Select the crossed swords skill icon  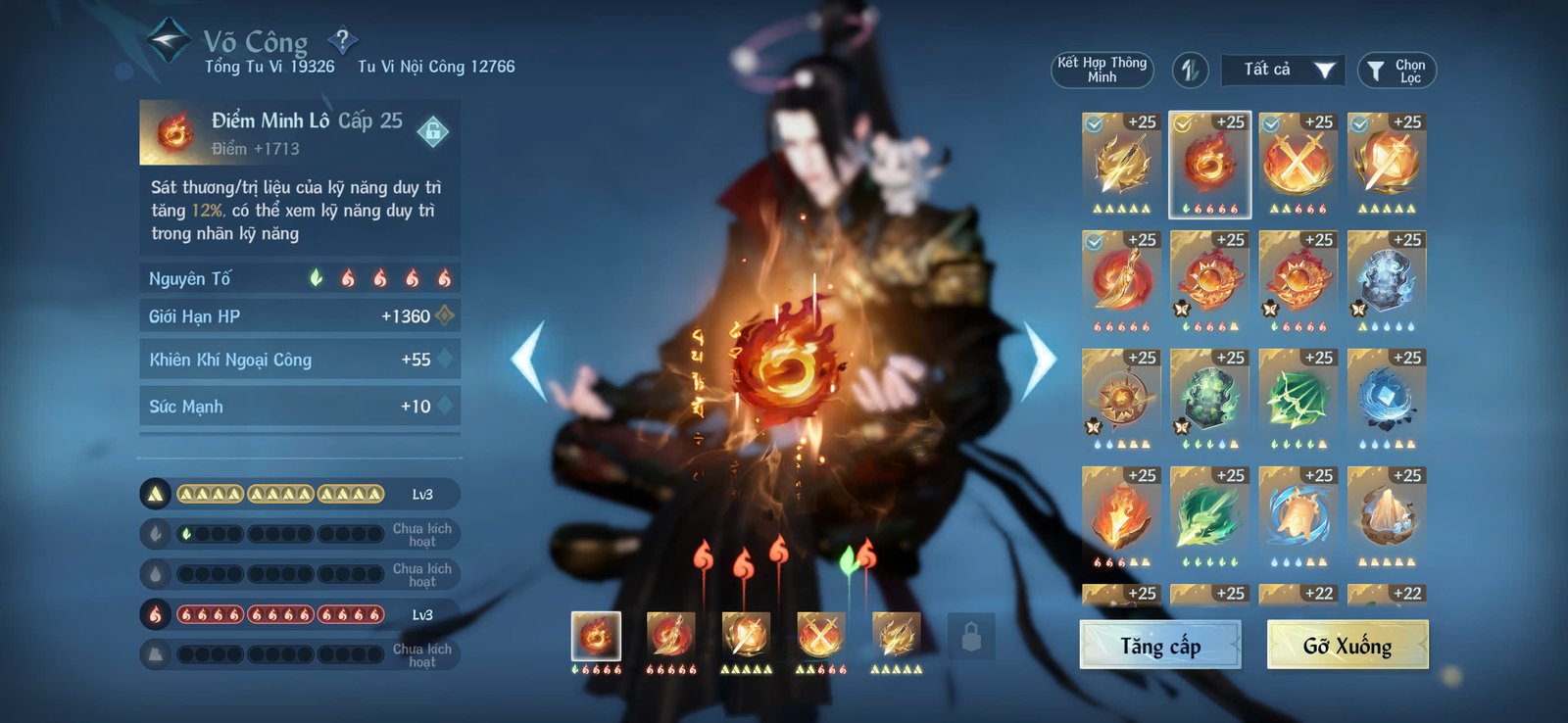pos(1298,162)
